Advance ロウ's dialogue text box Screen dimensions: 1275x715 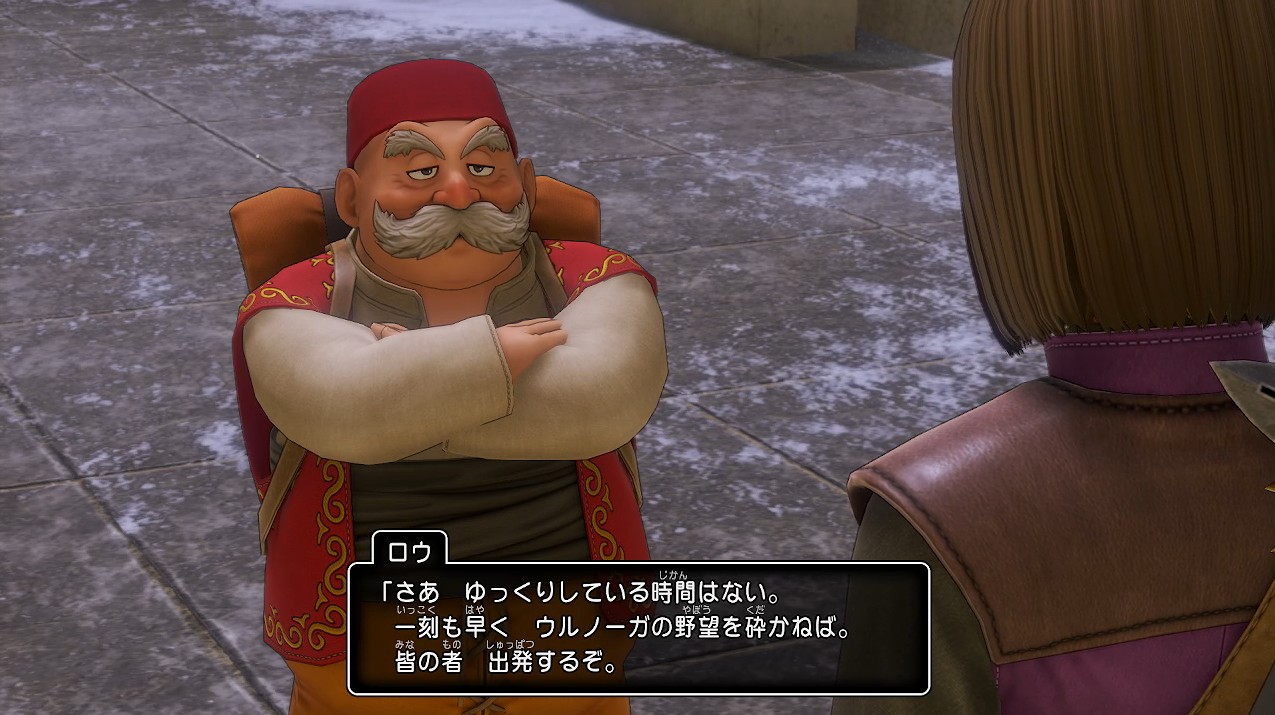pos(638,629)
